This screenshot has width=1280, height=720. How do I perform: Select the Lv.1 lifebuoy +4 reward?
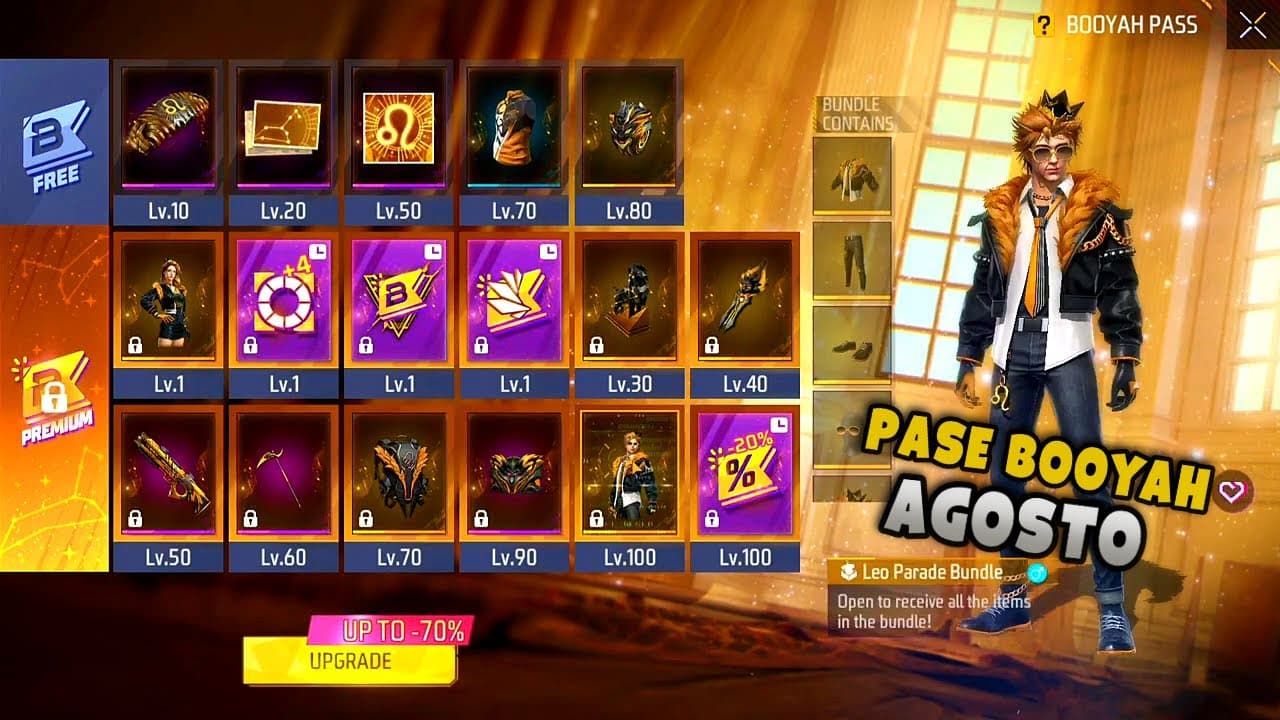click(x=282, y=300)
